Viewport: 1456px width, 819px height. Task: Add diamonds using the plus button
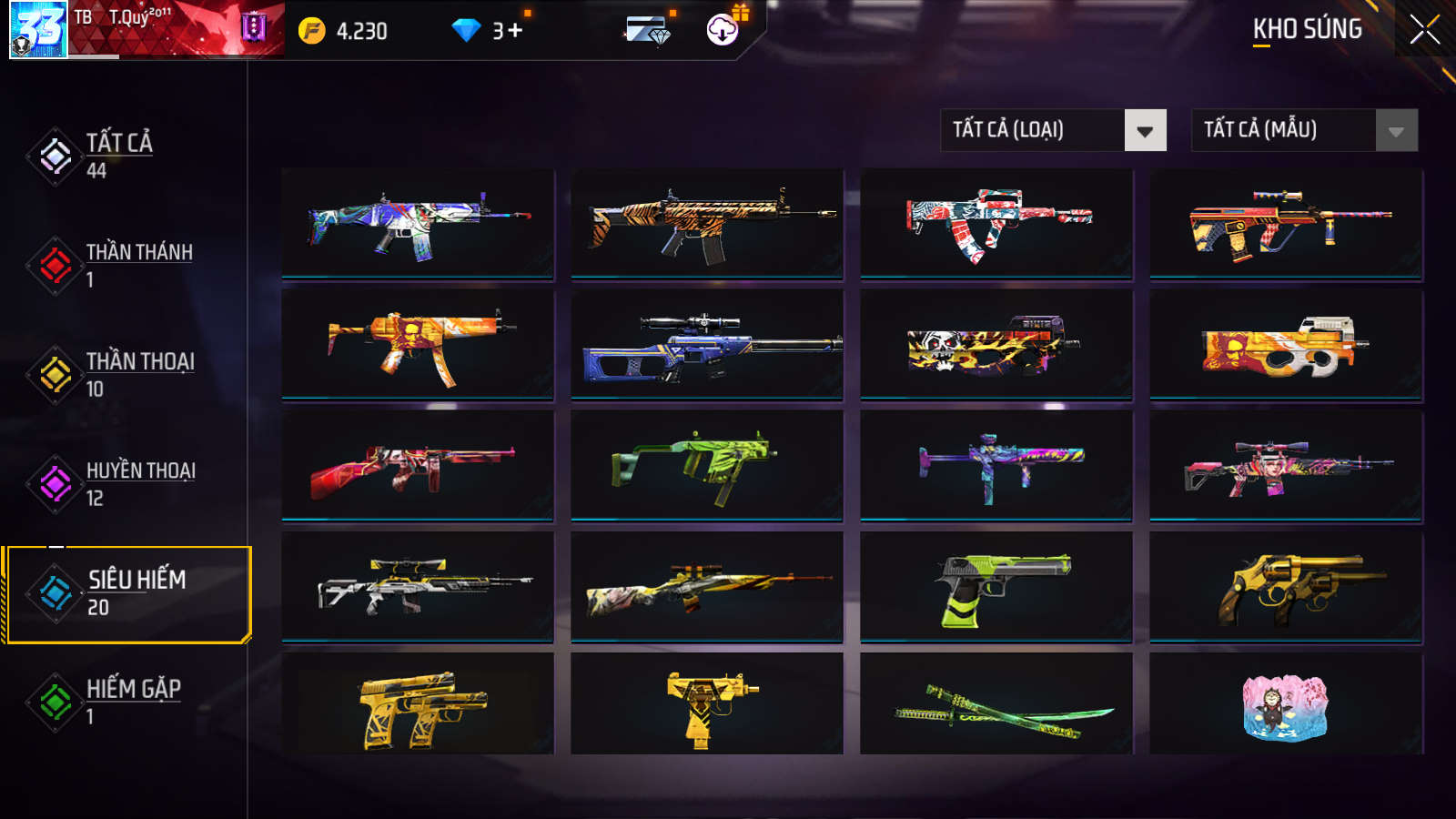point(515,31)
